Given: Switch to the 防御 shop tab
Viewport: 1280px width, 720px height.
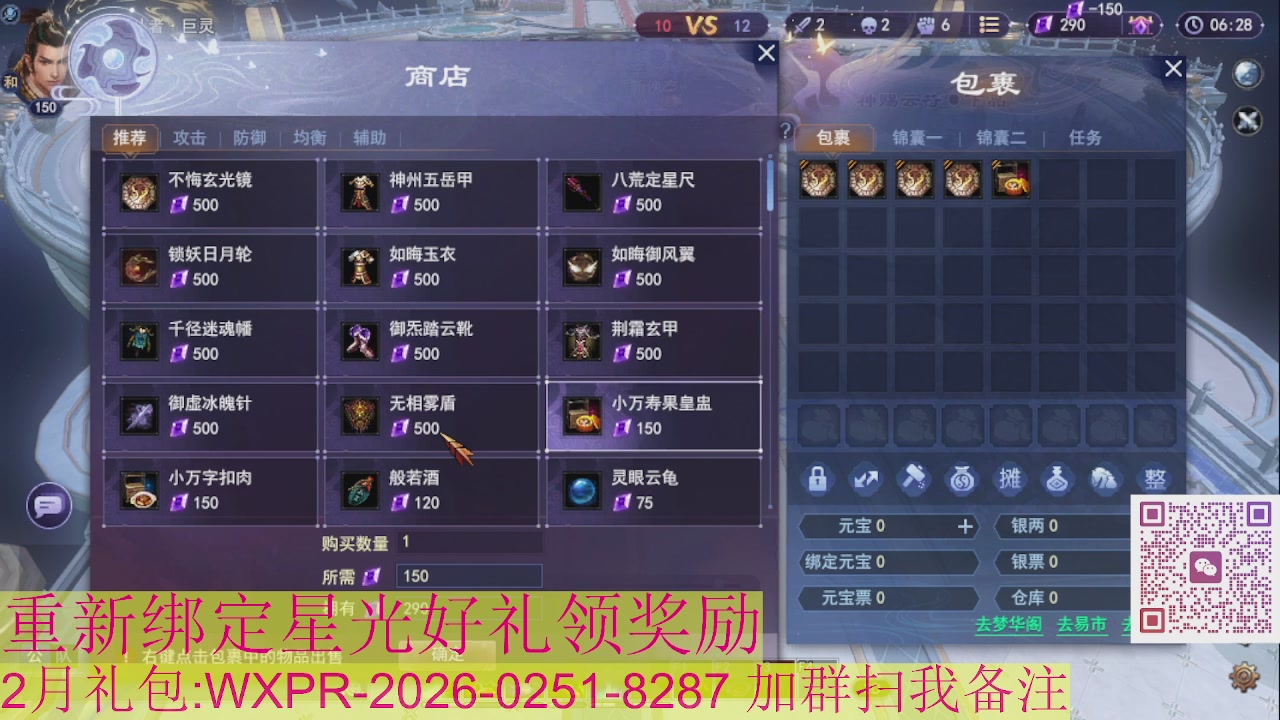Looking at the screenshot, I should pyautogui.click(x=249, y=139).
